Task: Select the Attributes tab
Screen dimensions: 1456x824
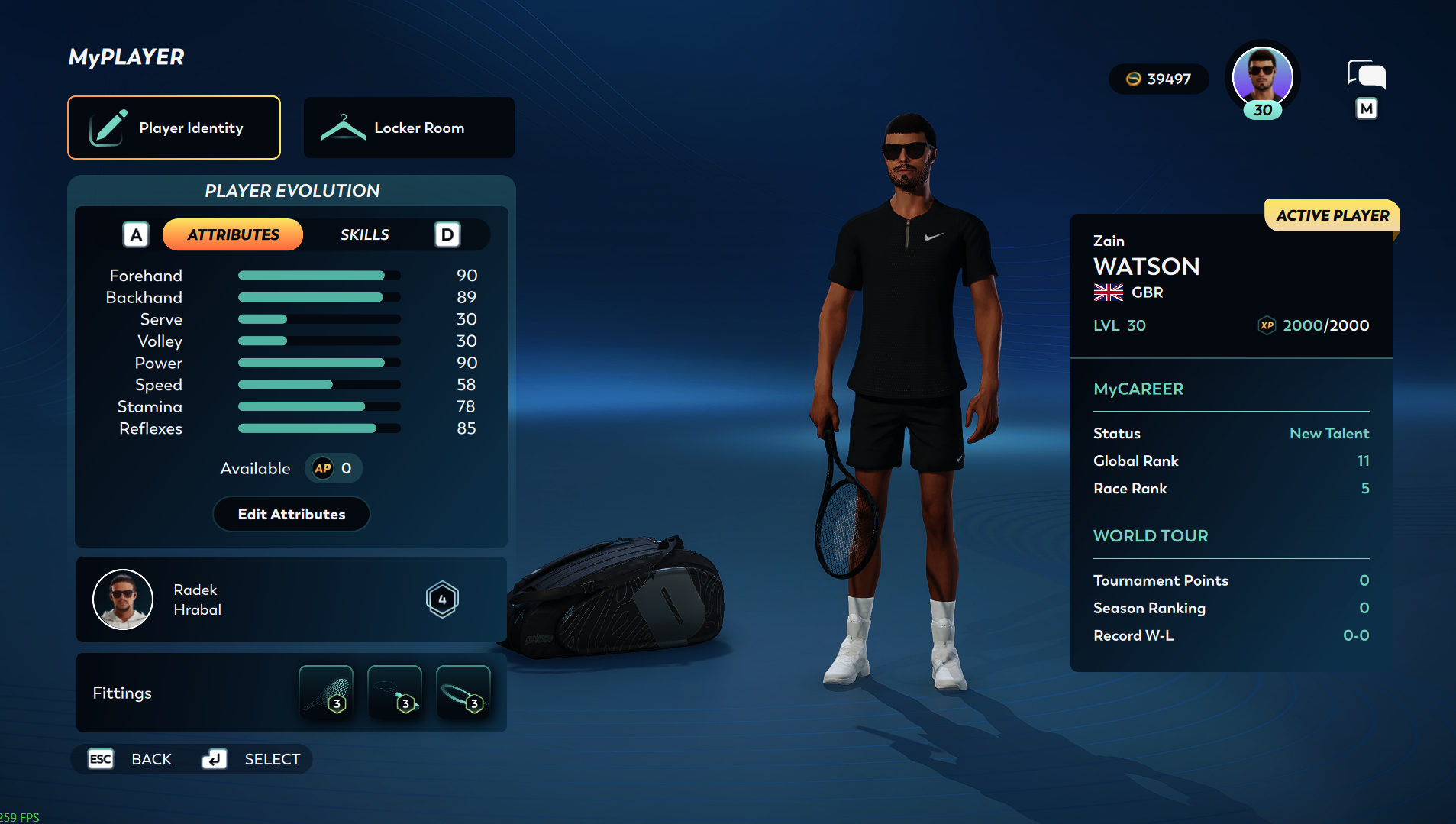Action: [233, 234]
